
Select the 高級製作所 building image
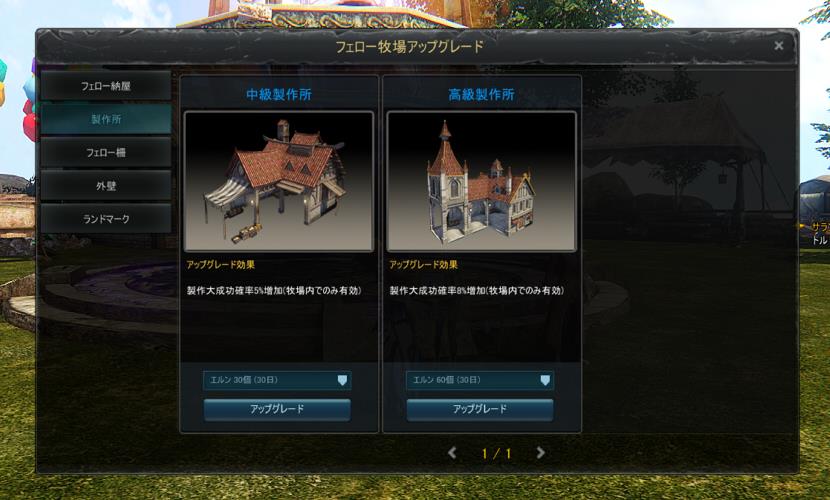tap(481, 181)
